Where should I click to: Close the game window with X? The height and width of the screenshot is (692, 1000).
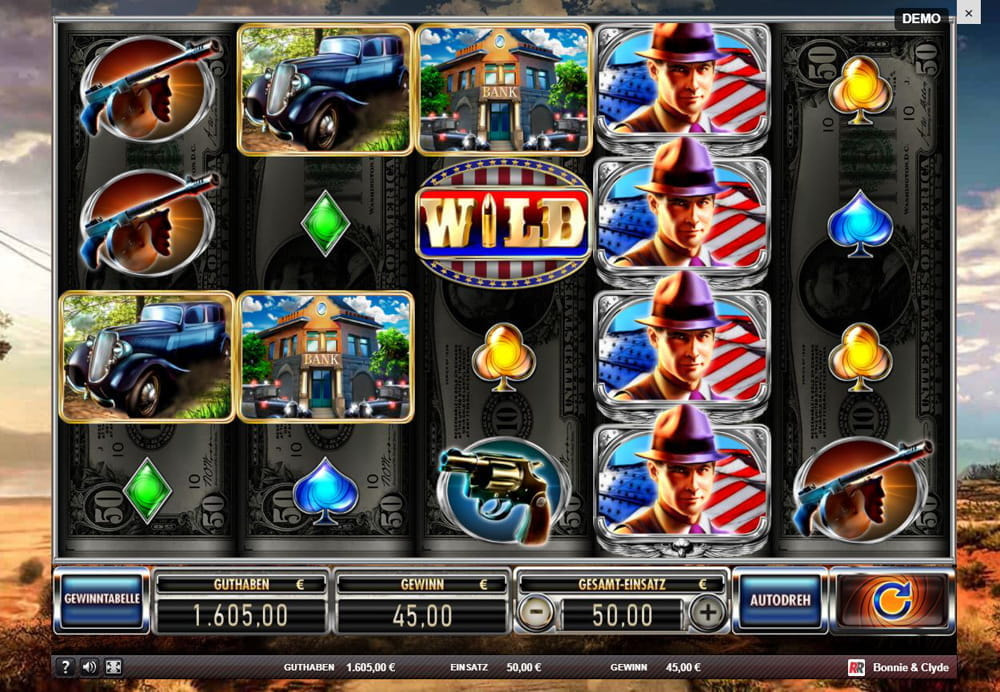(968, 12)
